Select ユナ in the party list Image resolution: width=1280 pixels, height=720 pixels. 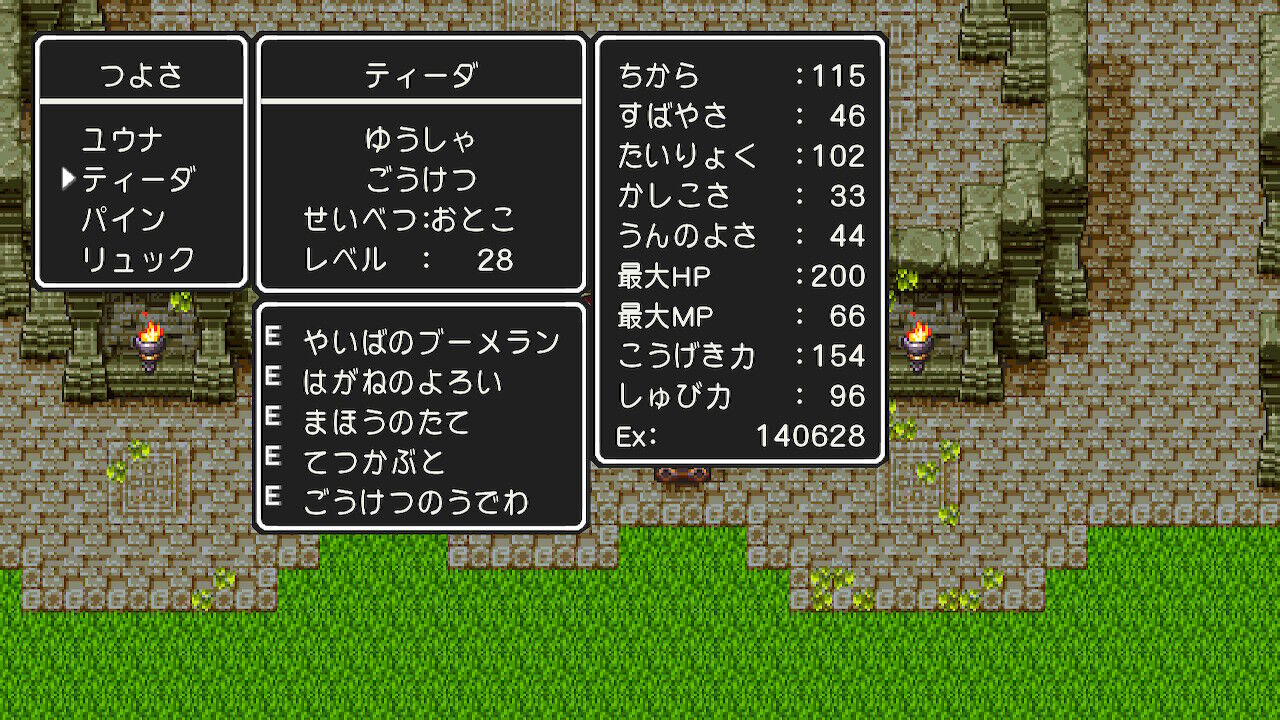point(123,138)
